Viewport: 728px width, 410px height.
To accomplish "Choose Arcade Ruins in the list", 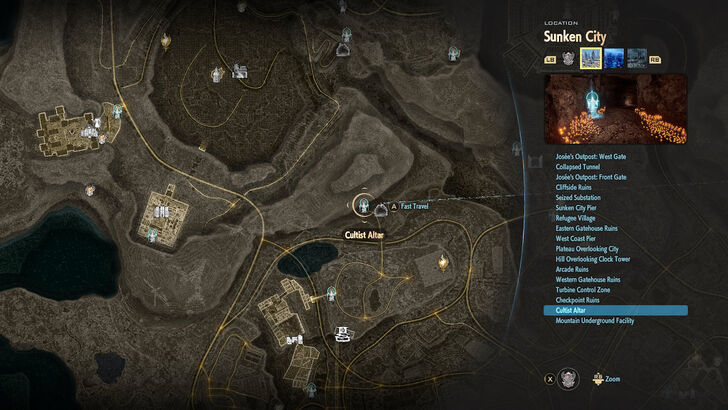I will coord(571,269).
